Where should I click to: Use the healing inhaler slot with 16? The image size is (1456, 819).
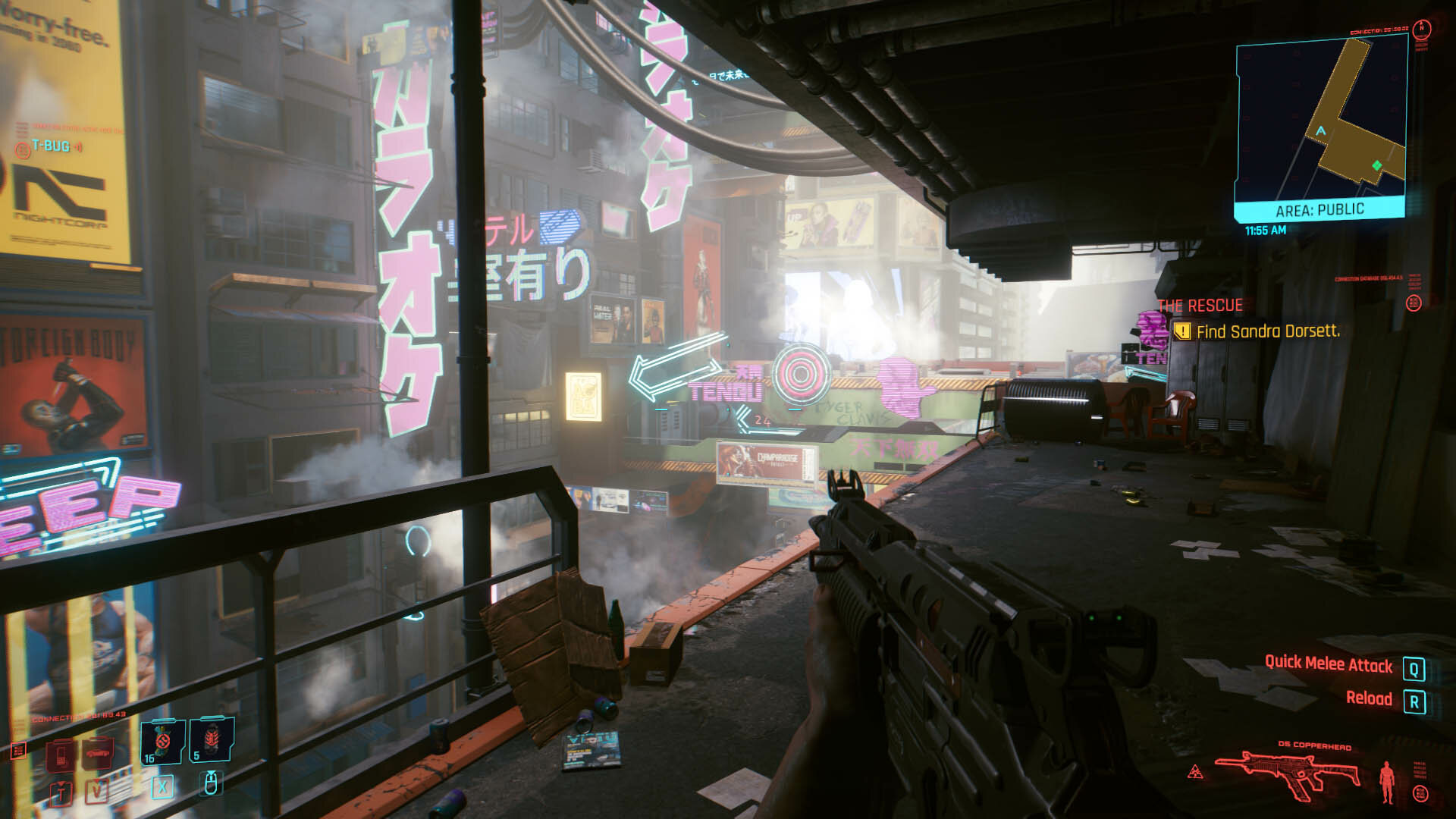[162, 741]
